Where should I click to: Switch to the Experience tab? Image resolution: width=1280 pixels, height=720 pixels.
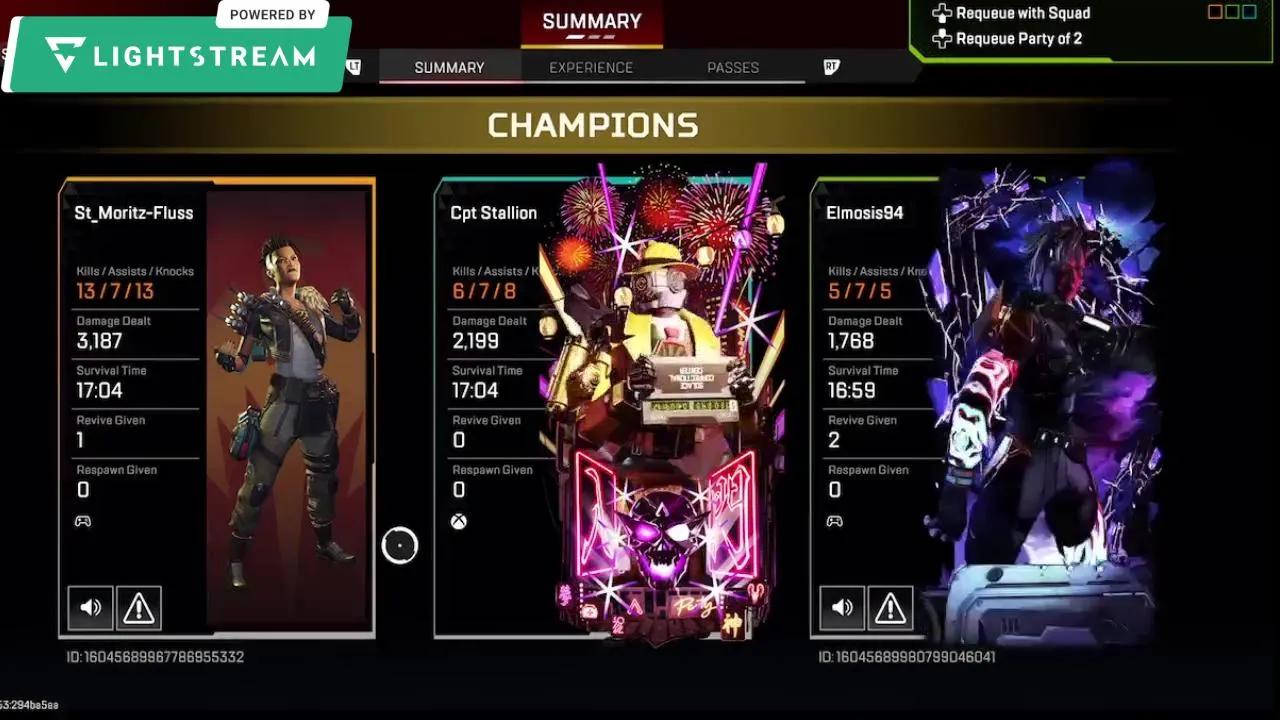[x=591, y=67]
